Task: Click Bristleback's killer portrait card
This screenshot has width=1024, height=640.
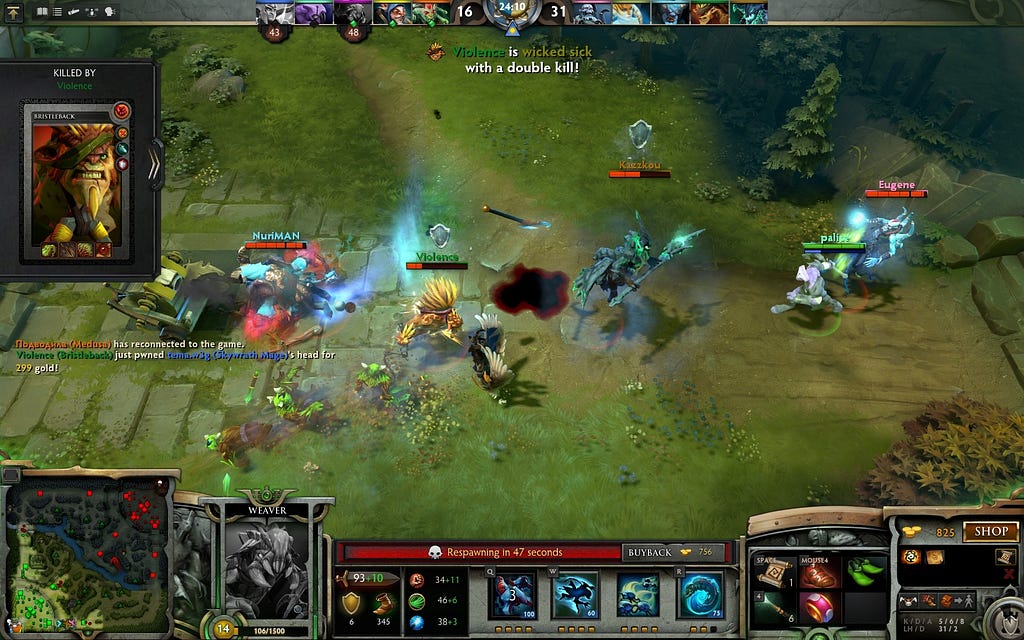Action: pyautogui.click(x=78, y=178)
